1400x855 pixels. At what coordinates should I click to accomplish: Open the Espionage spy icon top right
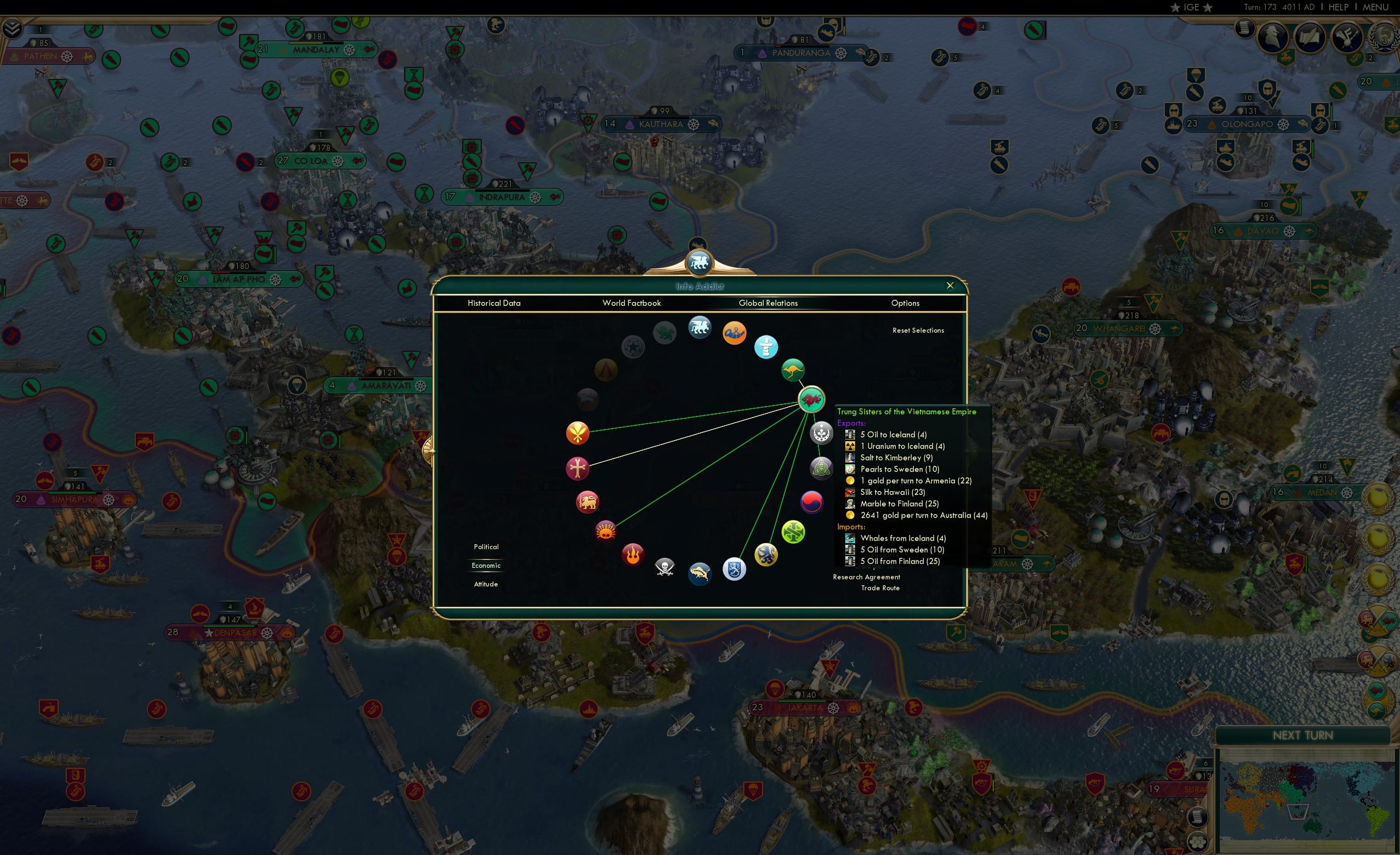(x=1272, y=37)
